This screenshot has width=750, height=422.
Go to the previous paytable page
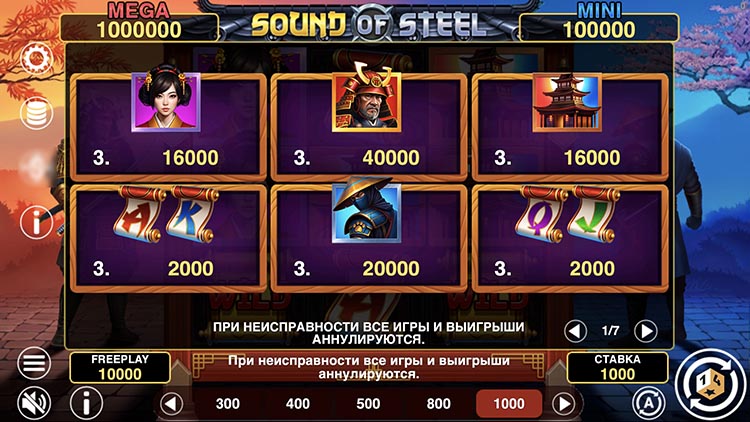point(575,330)
